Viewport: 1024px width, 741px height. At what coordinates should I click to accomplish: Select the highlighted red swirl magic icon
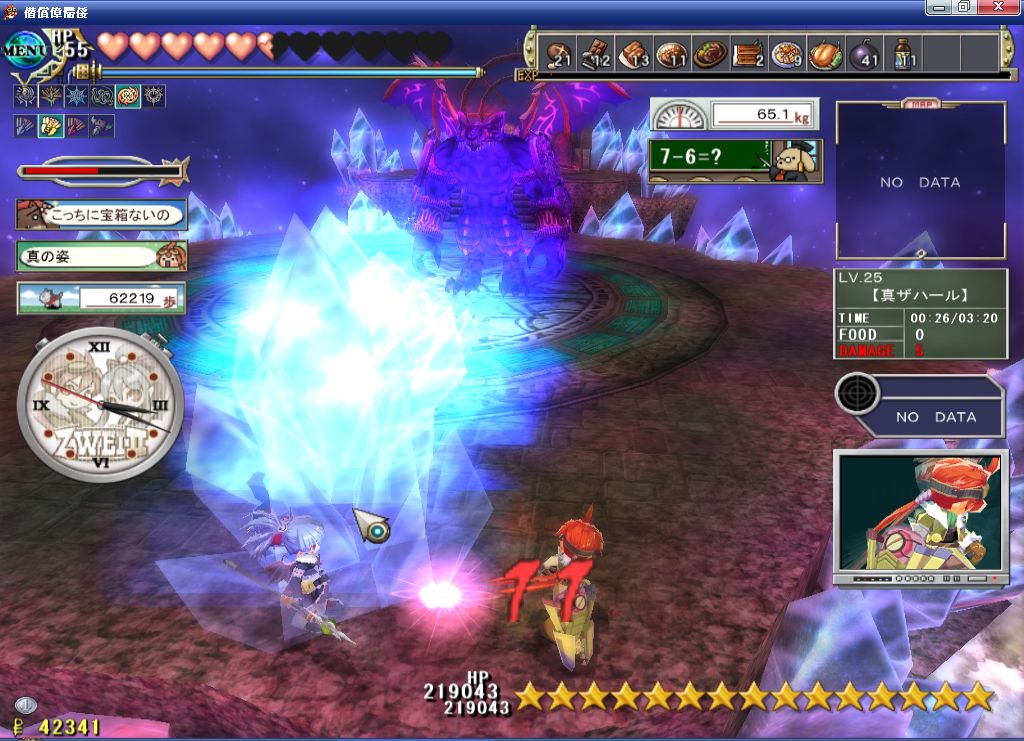pyautogui.click(x=127, y=97)
